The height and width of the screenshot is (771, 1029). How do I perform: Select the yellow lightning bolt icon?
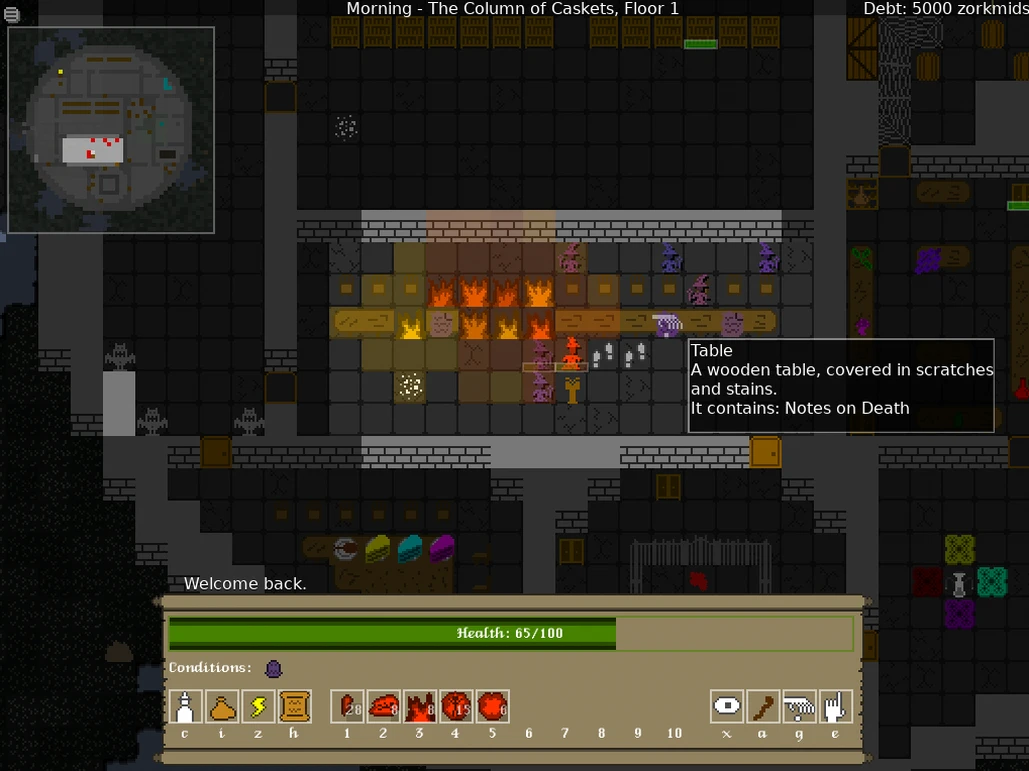click(258, 706)
